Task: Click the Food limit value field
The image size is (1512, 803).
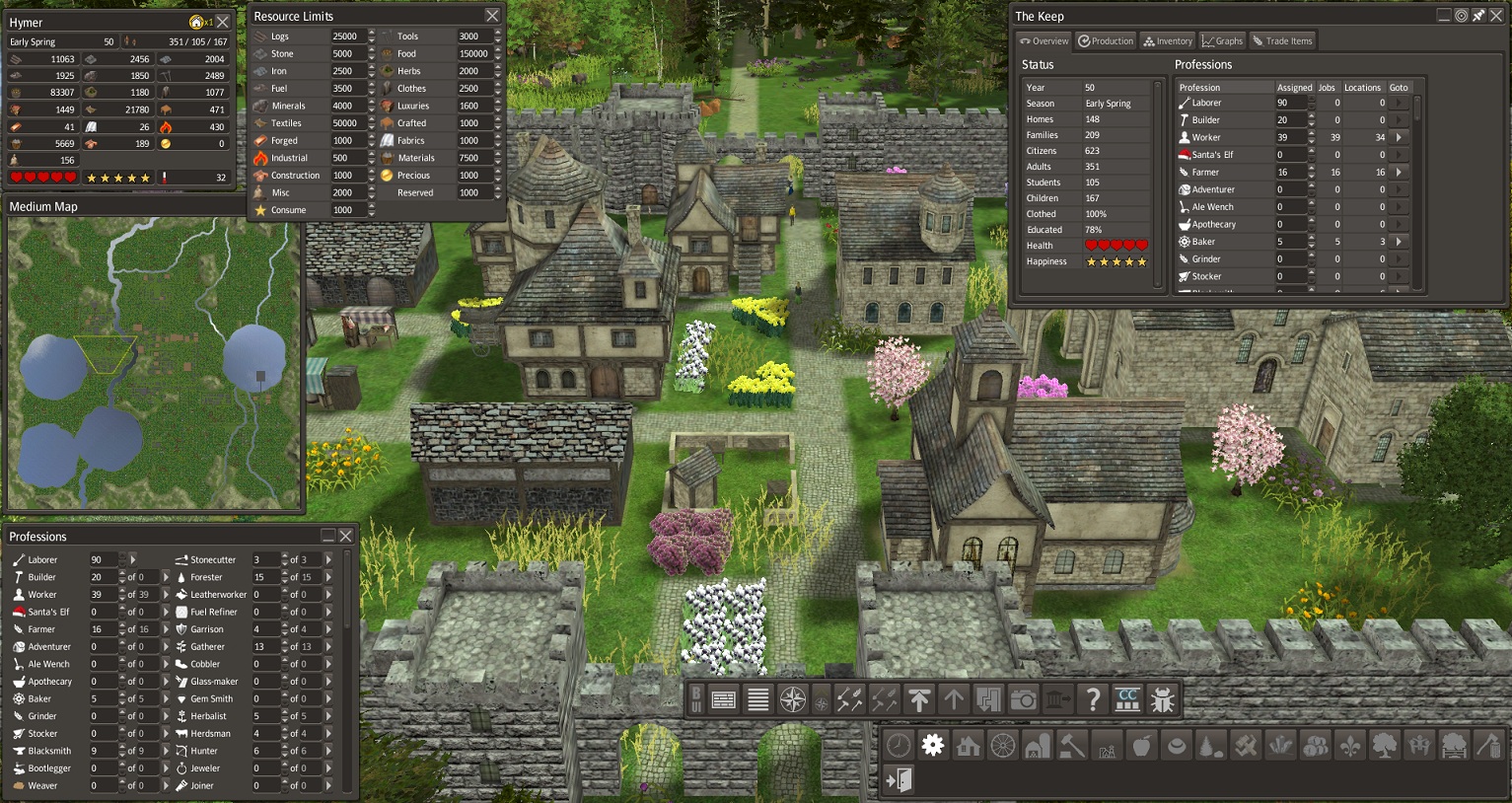Action: (473, 54)
